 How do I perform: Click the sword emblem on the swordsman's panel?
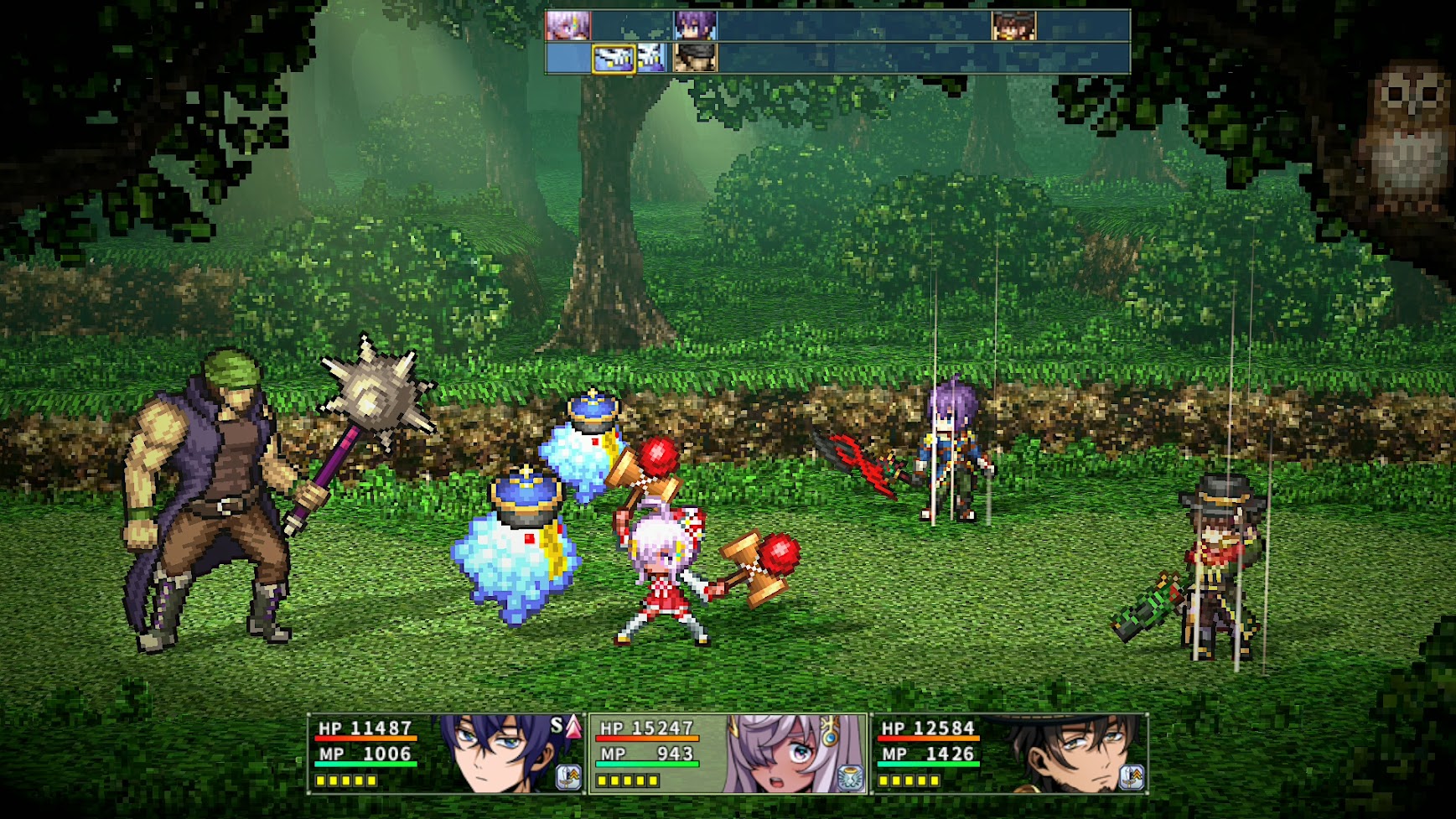point(568,778)
